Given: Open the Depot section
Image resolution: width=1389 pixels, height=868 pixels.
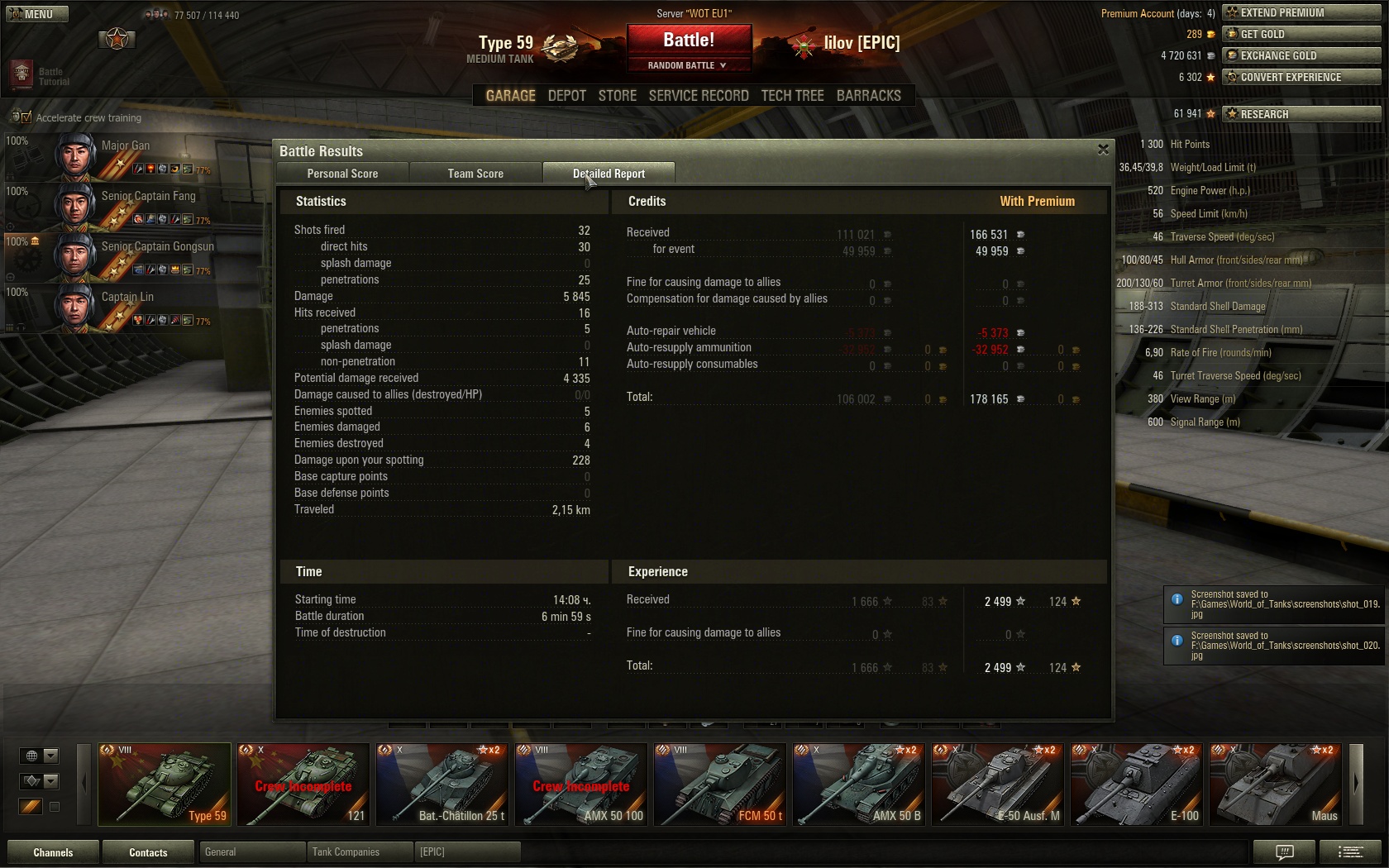Looking at the screenshot, I should click(x=566, y=96).
